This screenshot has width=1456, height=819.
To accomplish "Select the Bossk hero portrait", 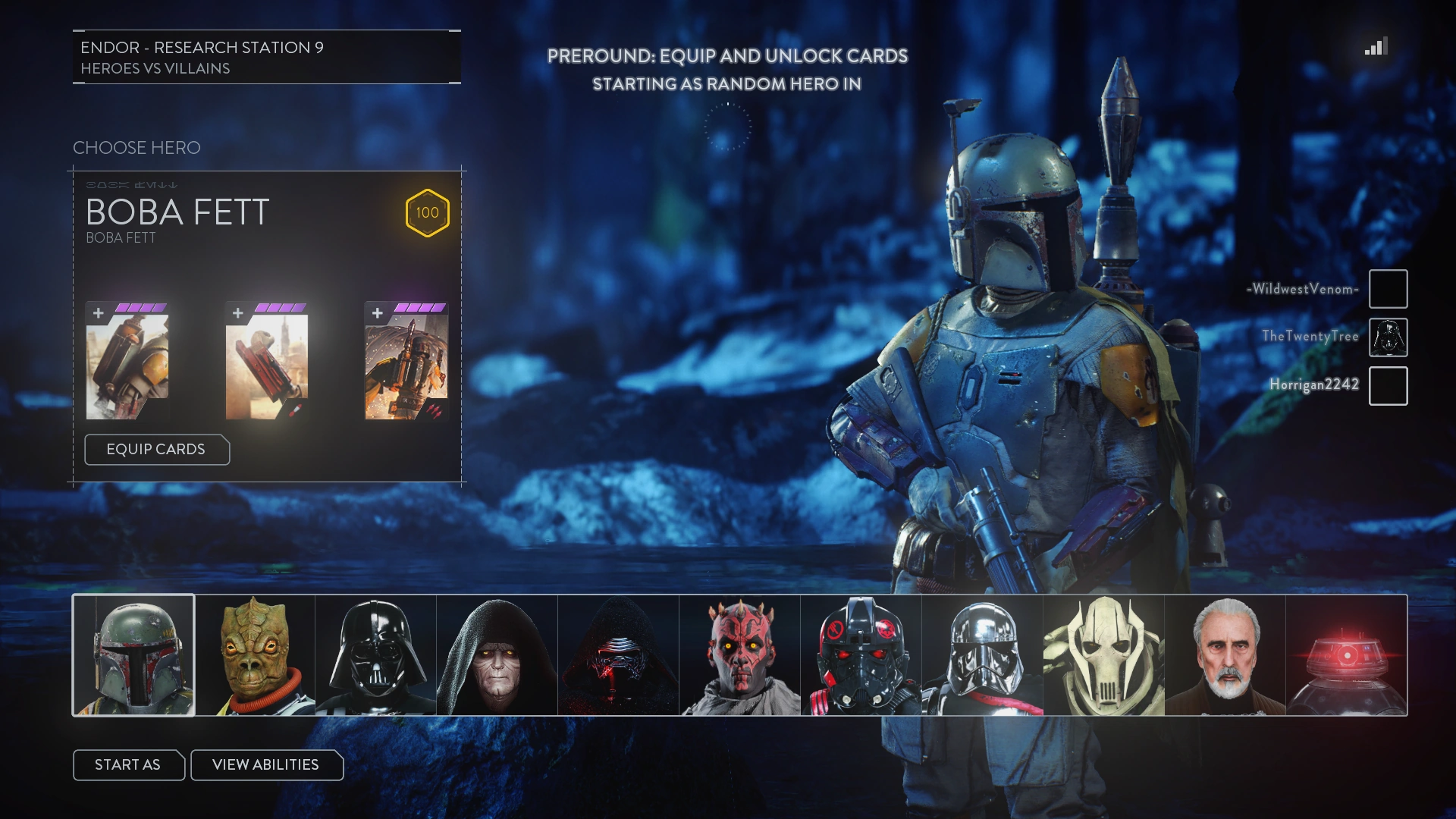I will click(255, 654).
